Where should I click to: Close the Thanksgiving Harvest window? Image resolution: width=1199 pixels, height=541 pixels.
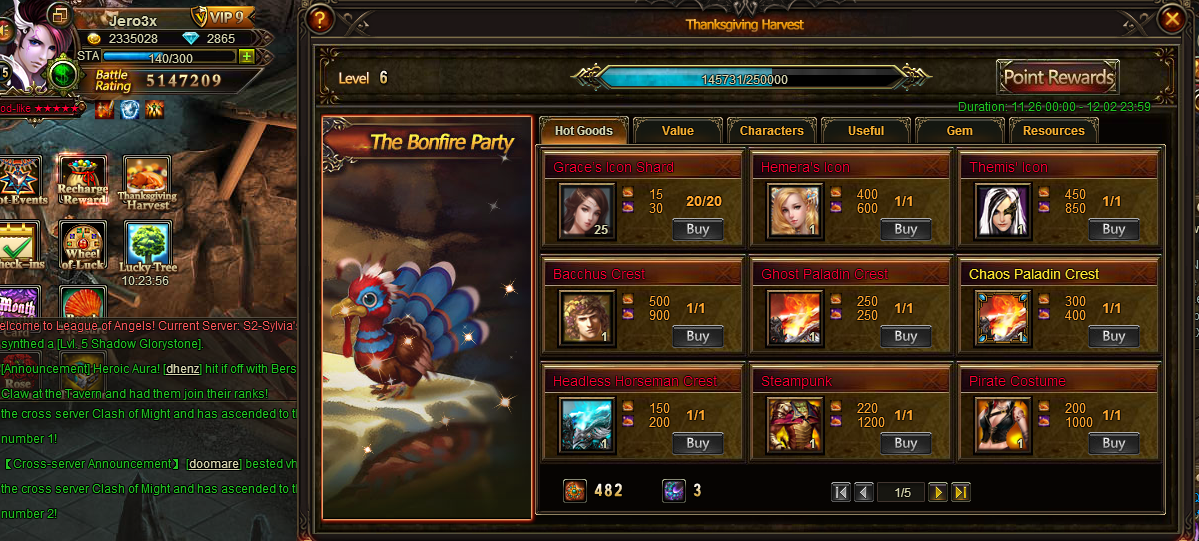point(1171,19)
